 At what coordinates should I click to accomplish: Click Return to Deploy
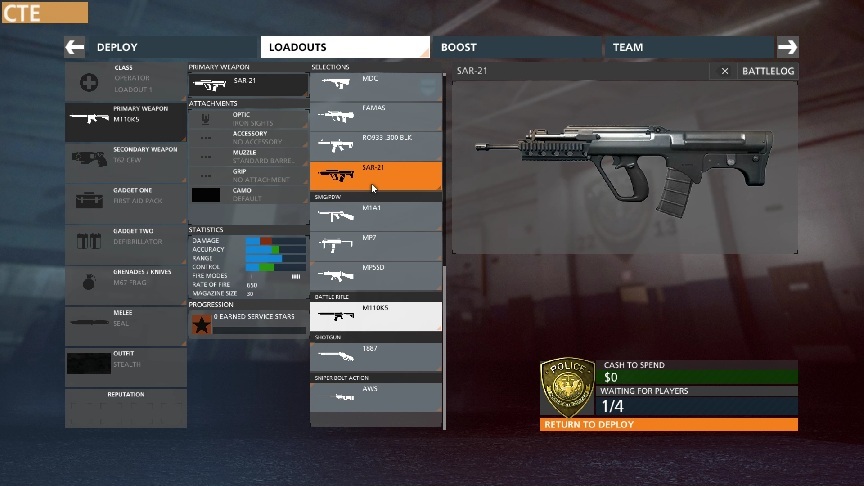click(669, 425)
